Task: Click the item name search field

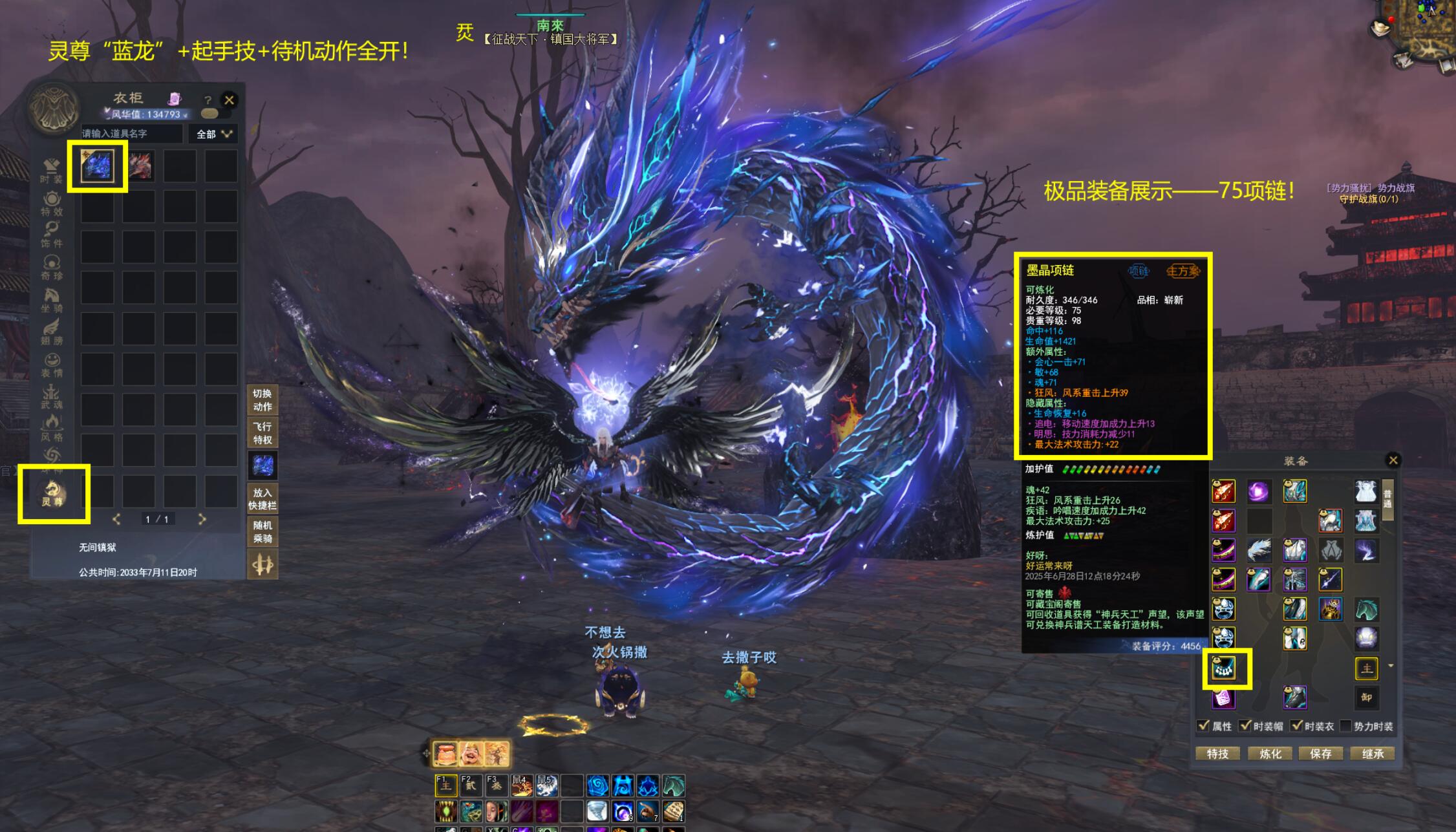Action: [131, 134]
